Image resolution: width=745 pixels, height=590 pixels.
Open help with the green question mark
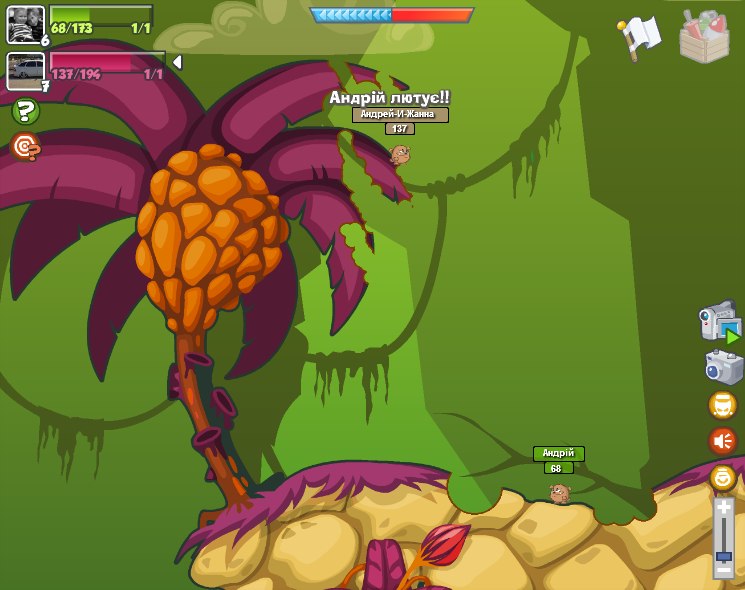(x=25, y=111)
